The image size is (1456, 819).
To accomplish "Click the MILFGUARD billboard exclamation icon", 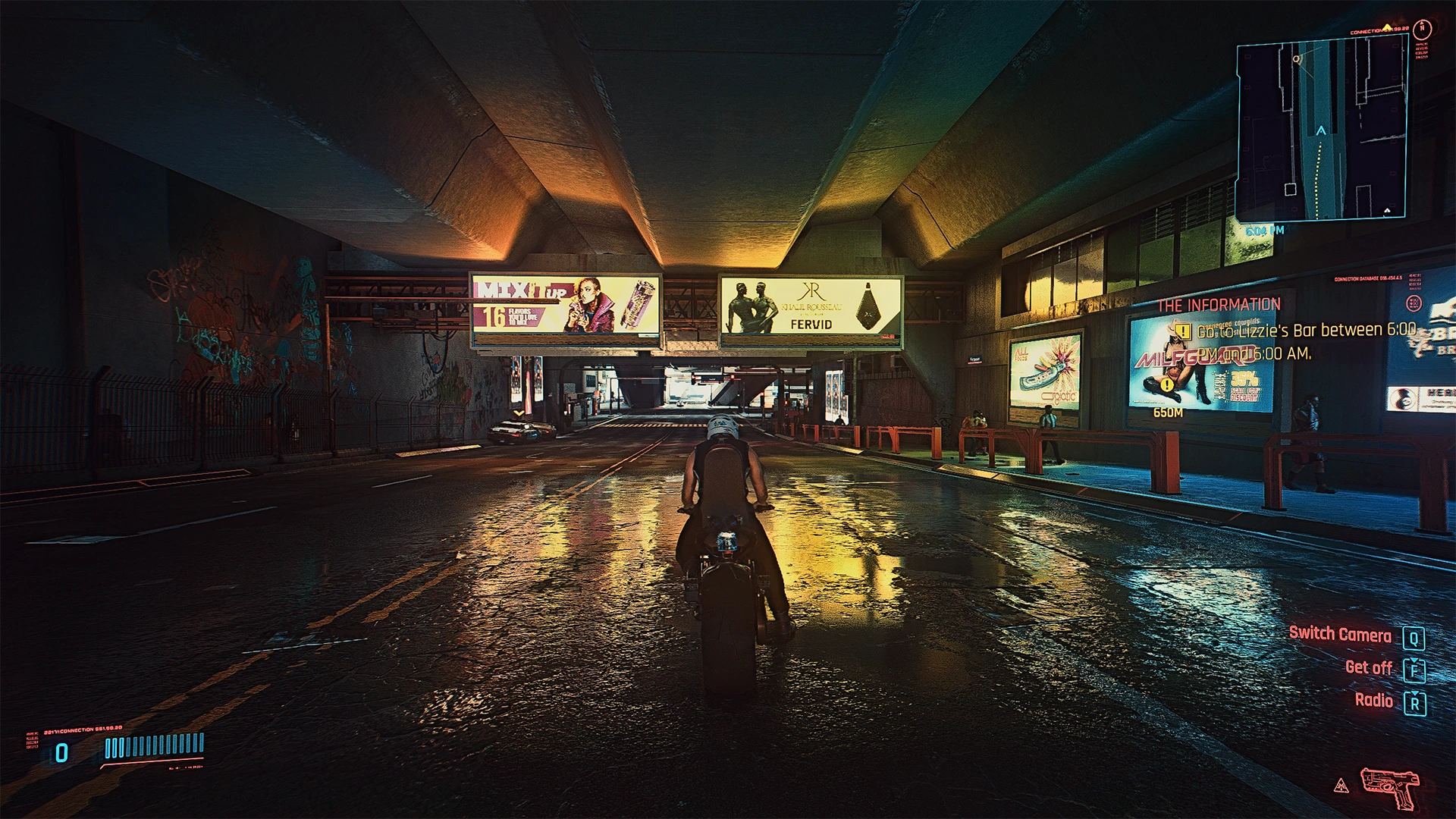I will coord(1166,385).
